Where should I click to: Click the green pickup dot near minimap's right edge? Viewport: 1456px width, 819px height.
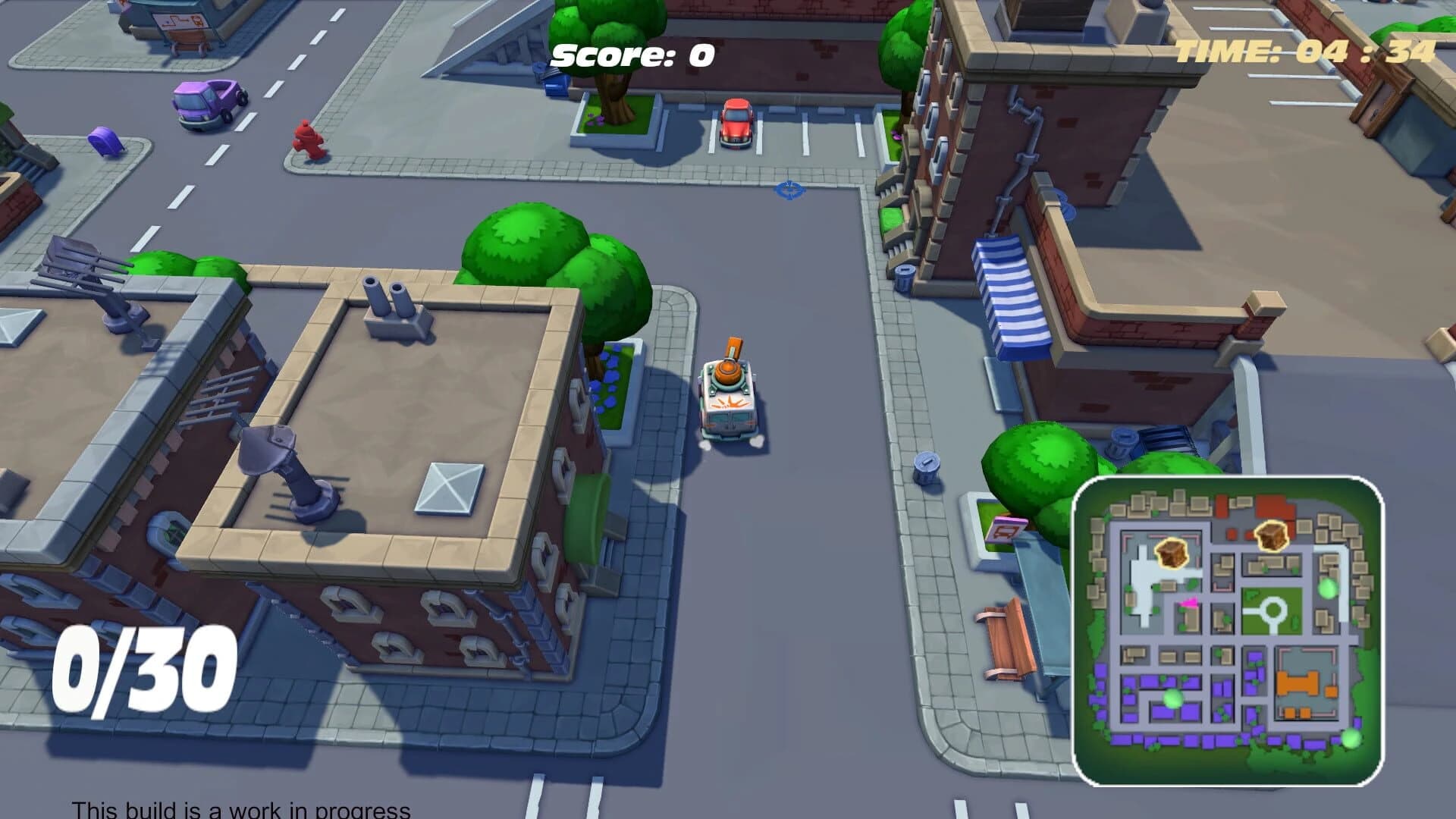point(1327,588)
